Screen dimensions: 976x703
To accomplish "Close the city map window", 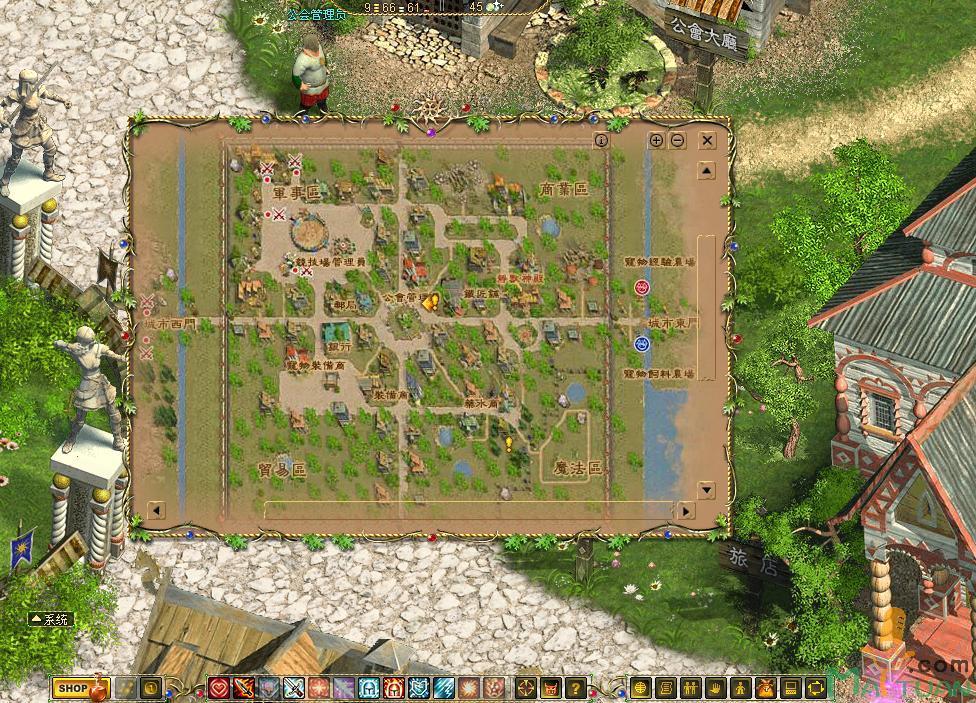I will tap(707, 141).
